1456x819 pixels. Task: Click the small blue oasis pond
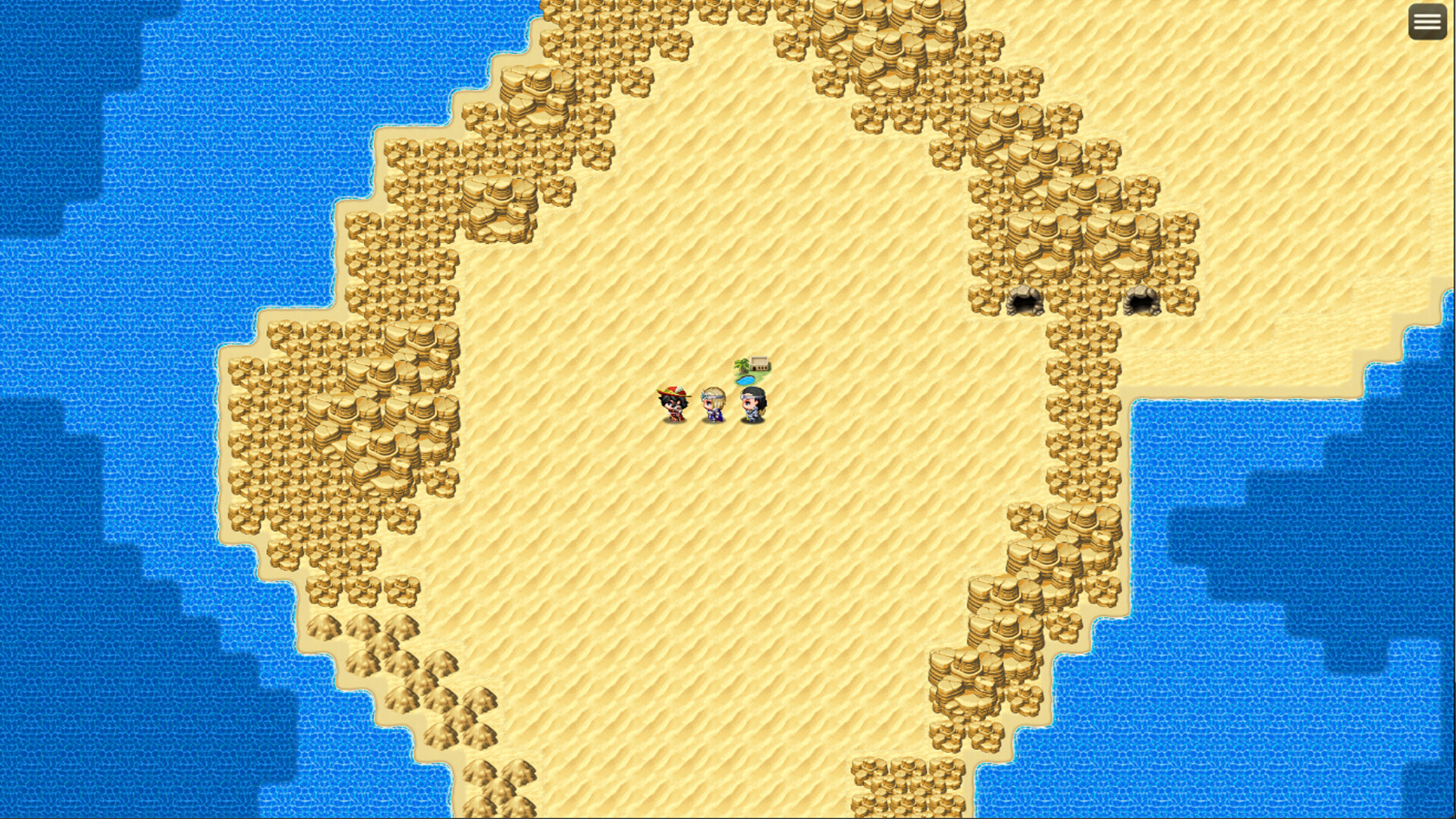click(745, 380)
